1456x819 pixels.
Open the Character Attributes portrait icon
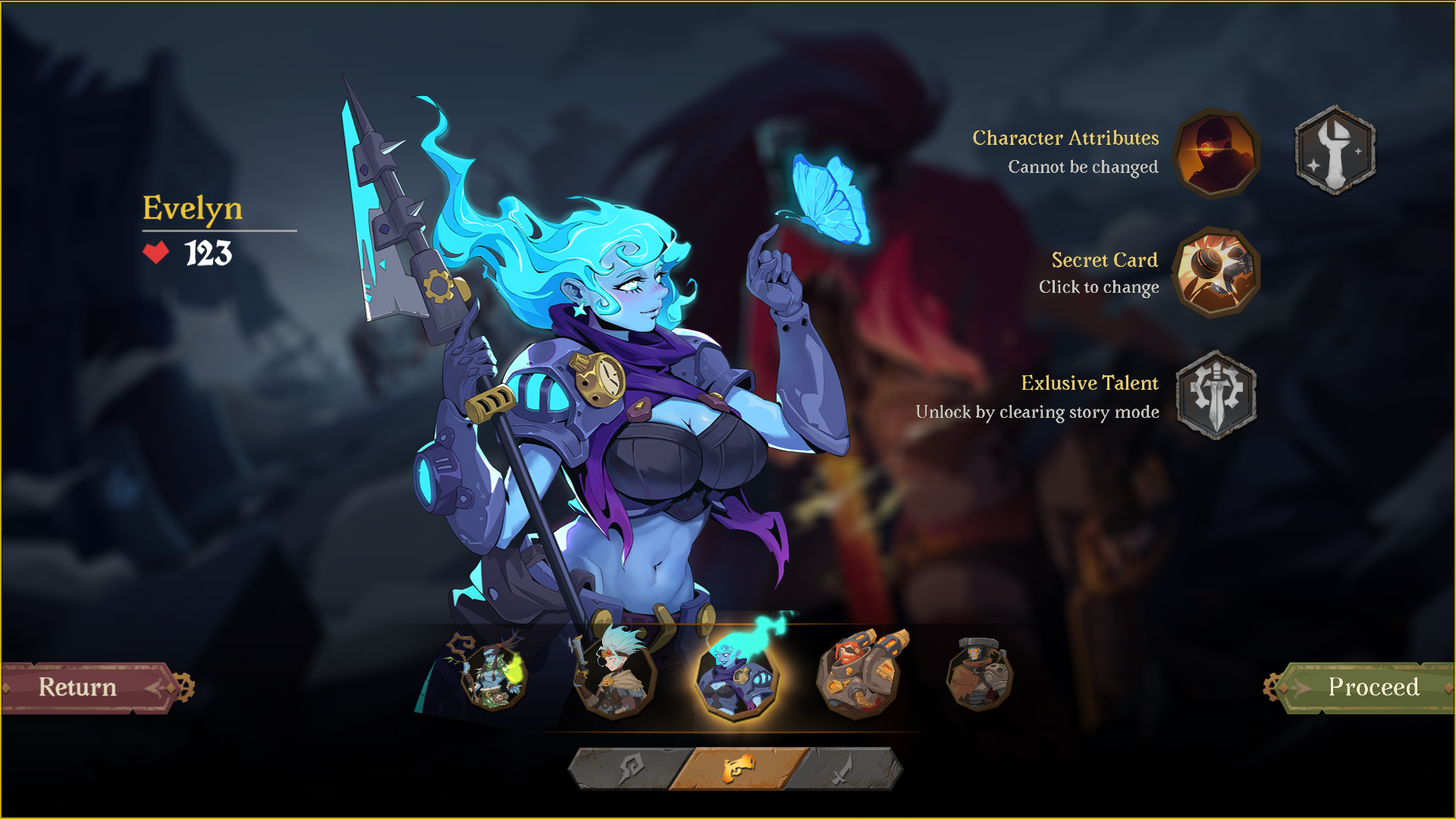tap(1214, 153)
